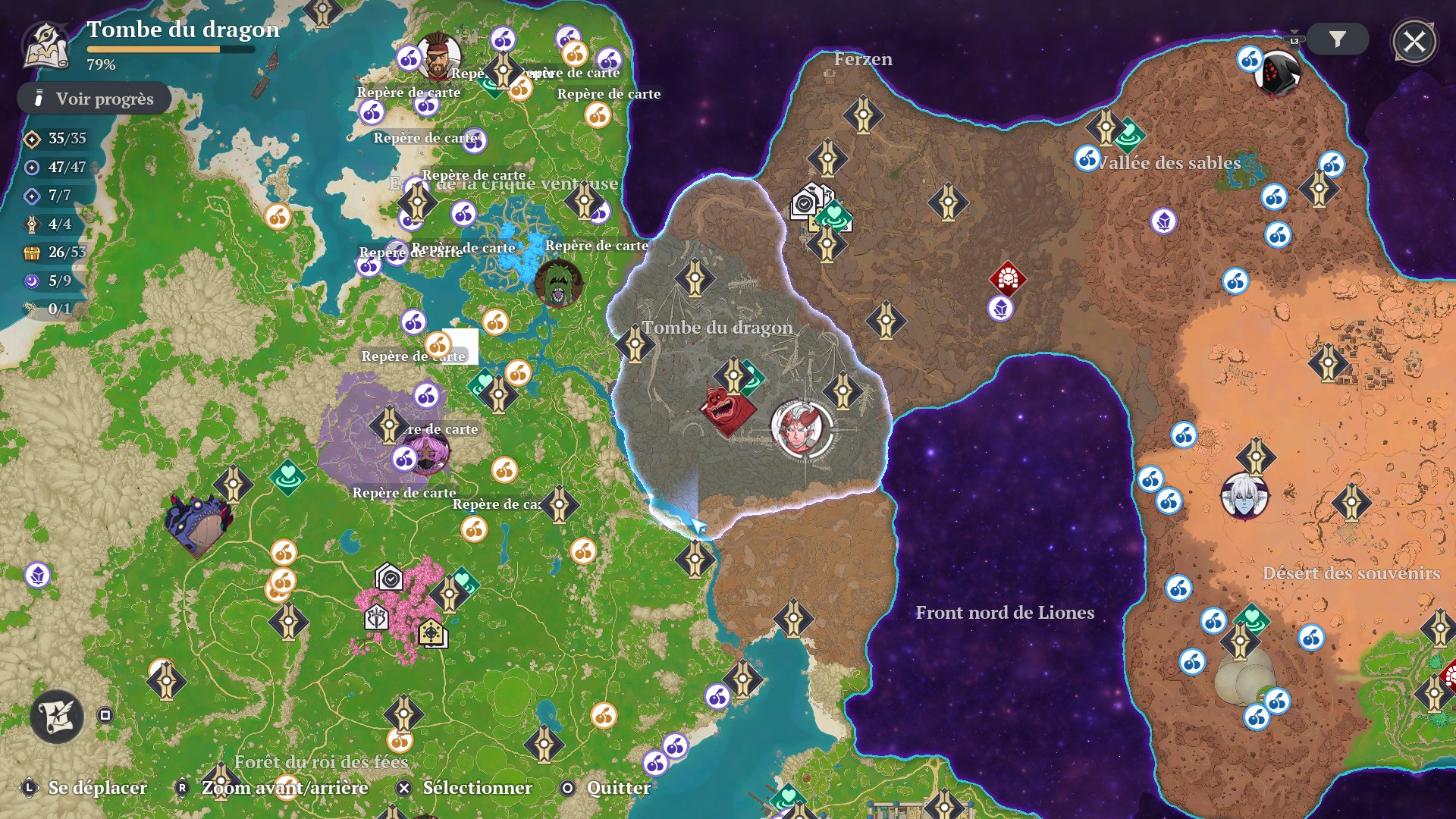Screen dimensions: 1456x819
Task: Open the scroll and quill icon
Action: pyautogui.click(x=57, y=715)
